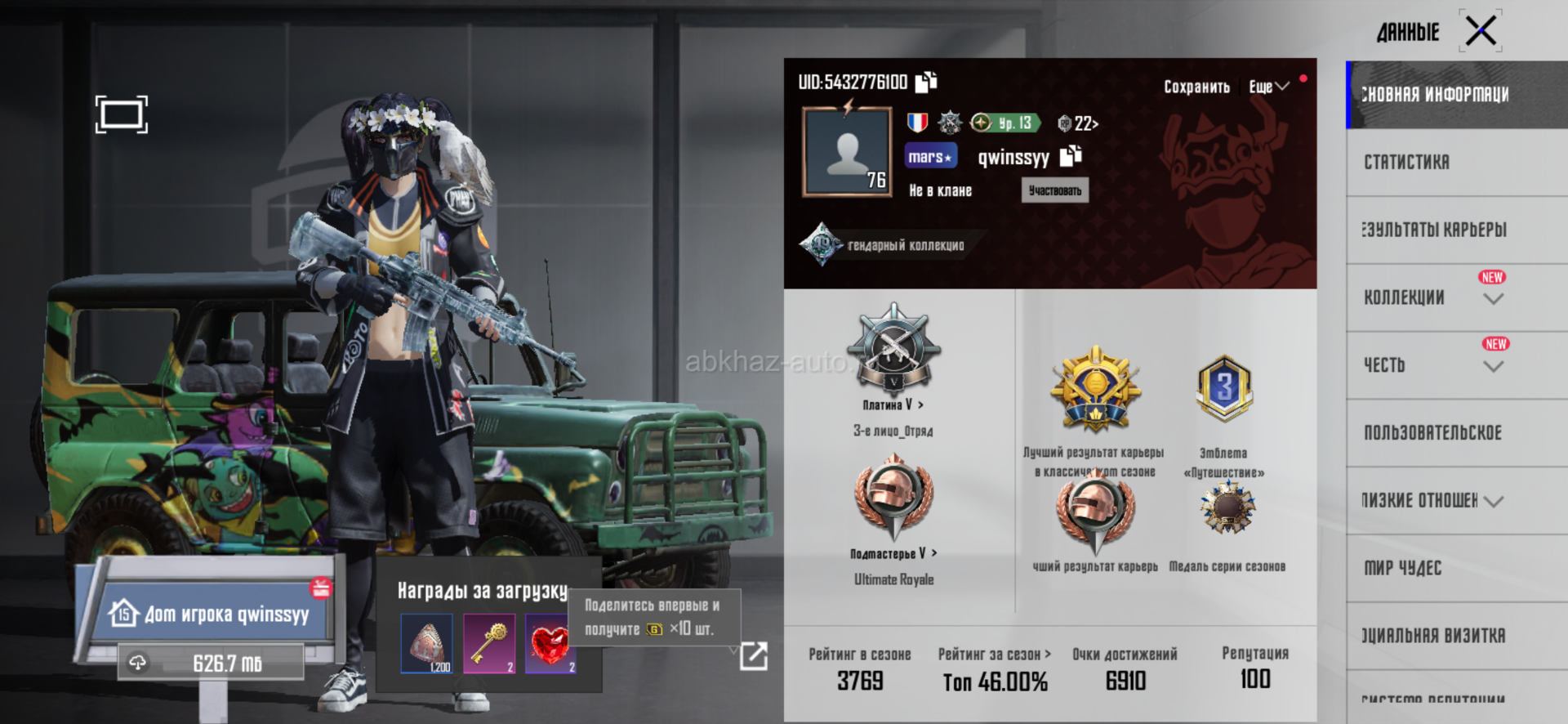Open the Еще dropdown

[x=1268, y=87]
